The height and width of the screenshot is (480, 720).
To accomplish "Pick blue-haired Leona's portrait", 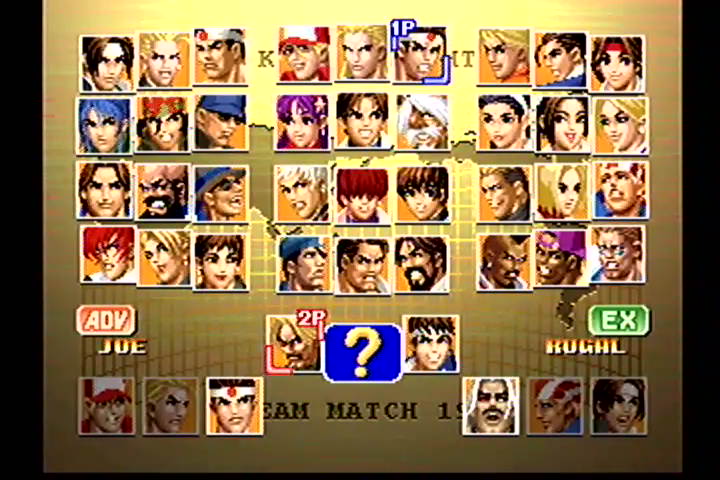I will (x=105, y=125).
